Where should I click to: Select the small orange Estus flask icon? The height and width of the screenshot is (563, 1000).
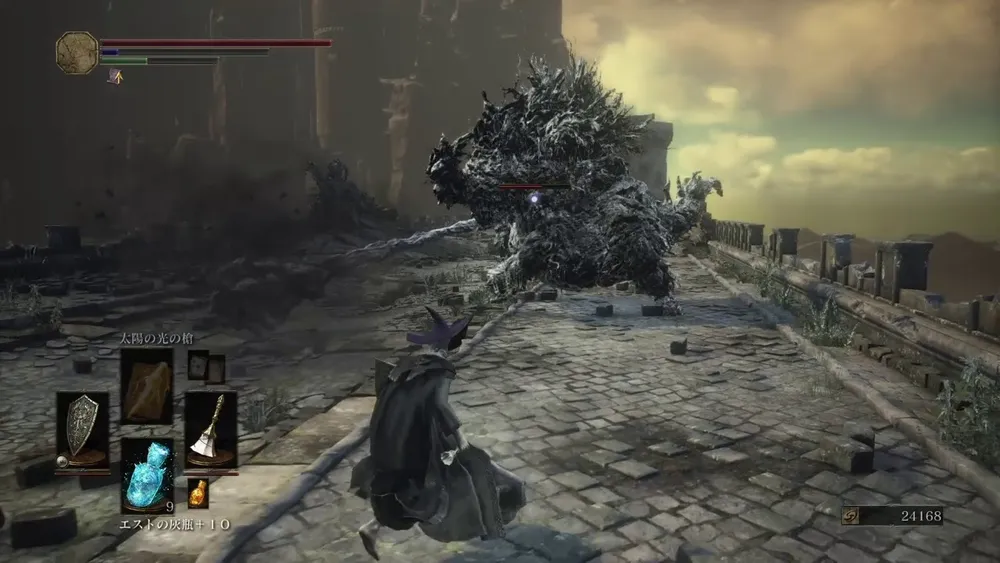click(x=198, y=492)
